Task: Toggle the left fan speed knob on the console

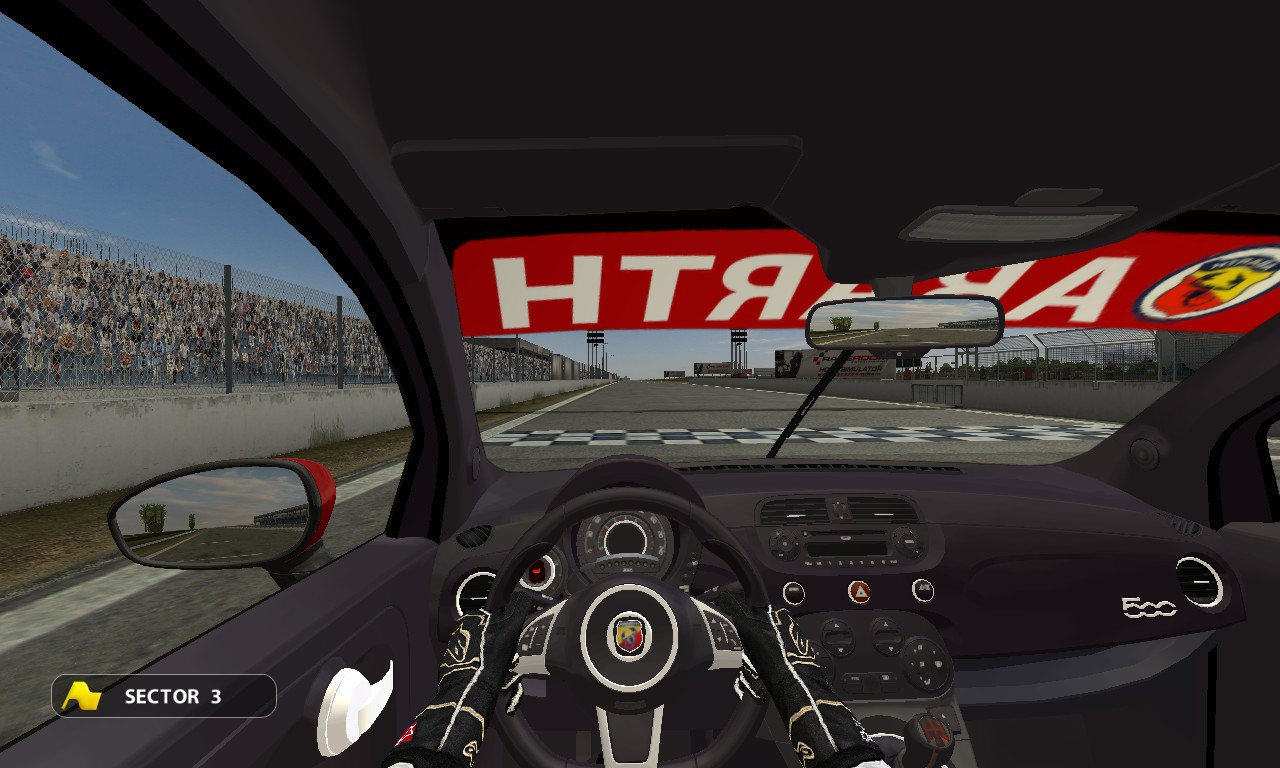Action: click(838, 638)
